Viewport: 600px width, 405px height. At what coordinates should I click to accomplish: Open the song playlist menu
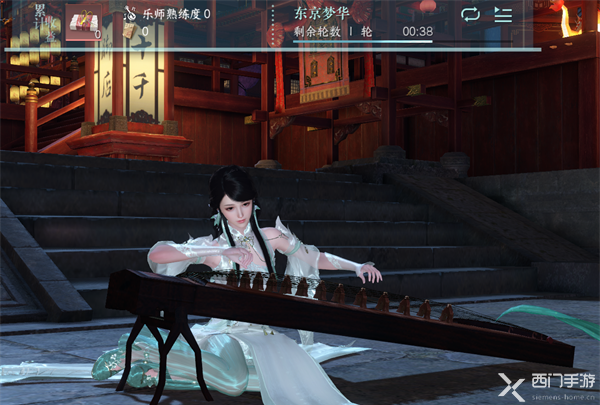coord(502,15)
